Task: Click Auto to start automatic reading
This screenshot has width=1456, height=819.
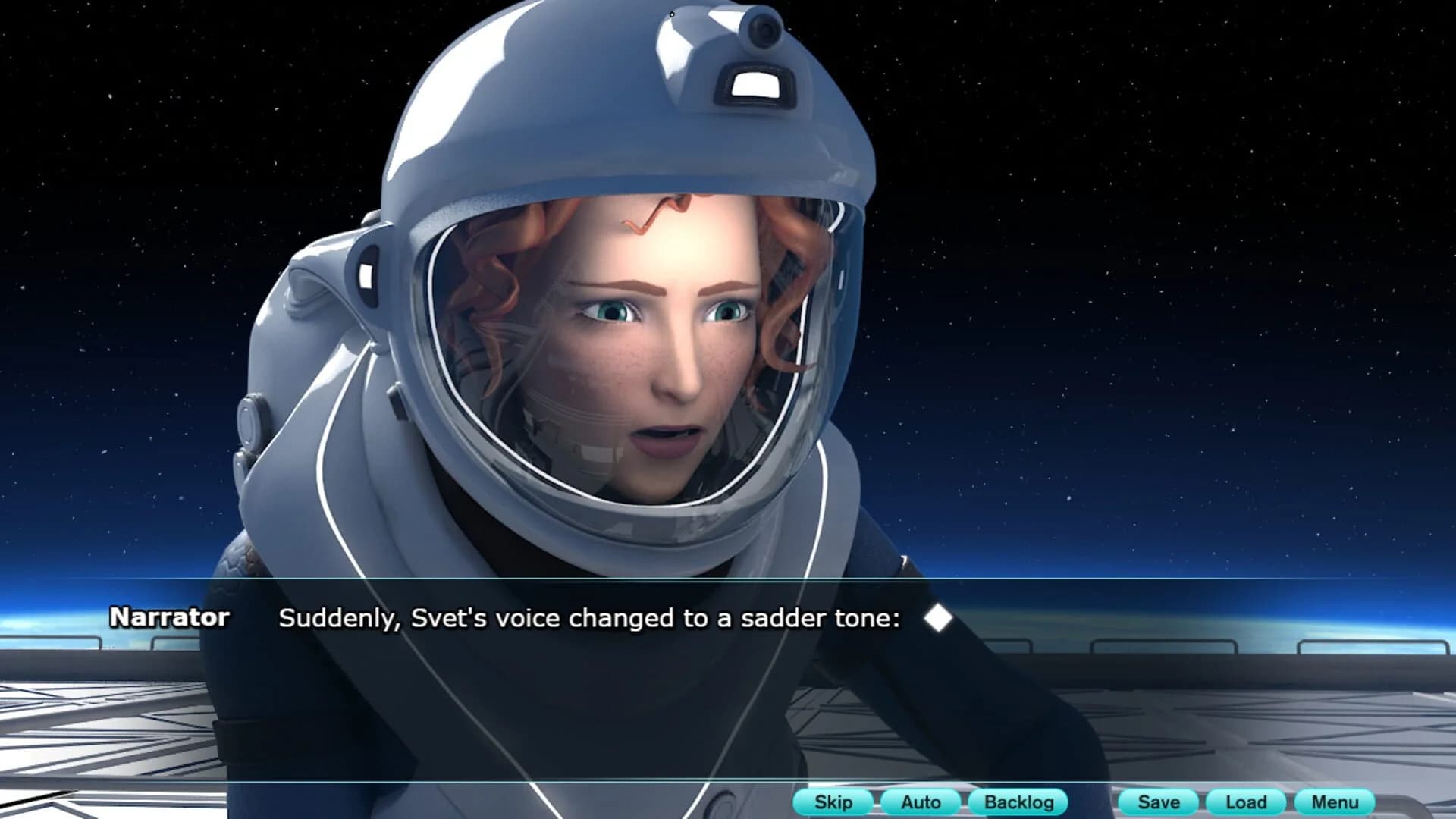Action: [x=920, y=802]
